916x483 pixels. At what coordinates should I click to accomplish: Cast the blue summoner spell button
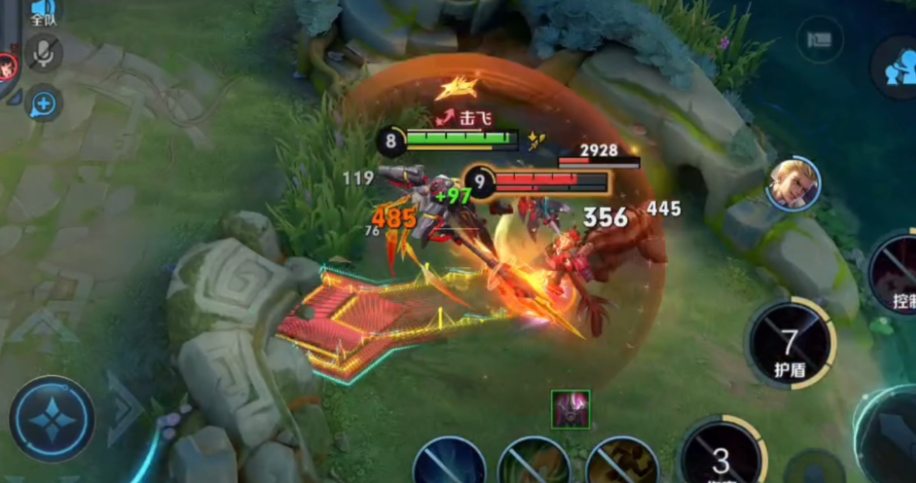pos(449,464)
